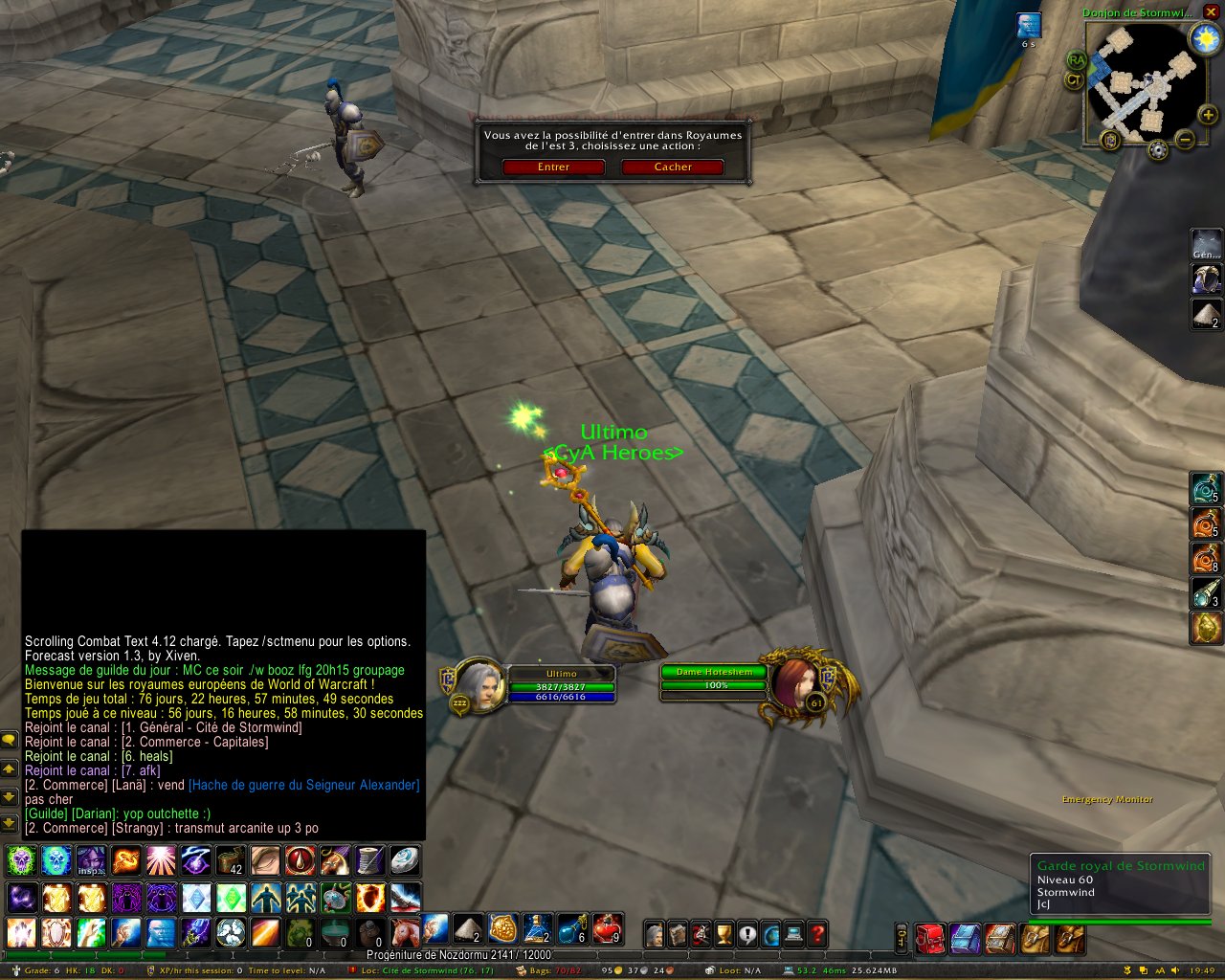Activate the green skull ability

21,860
